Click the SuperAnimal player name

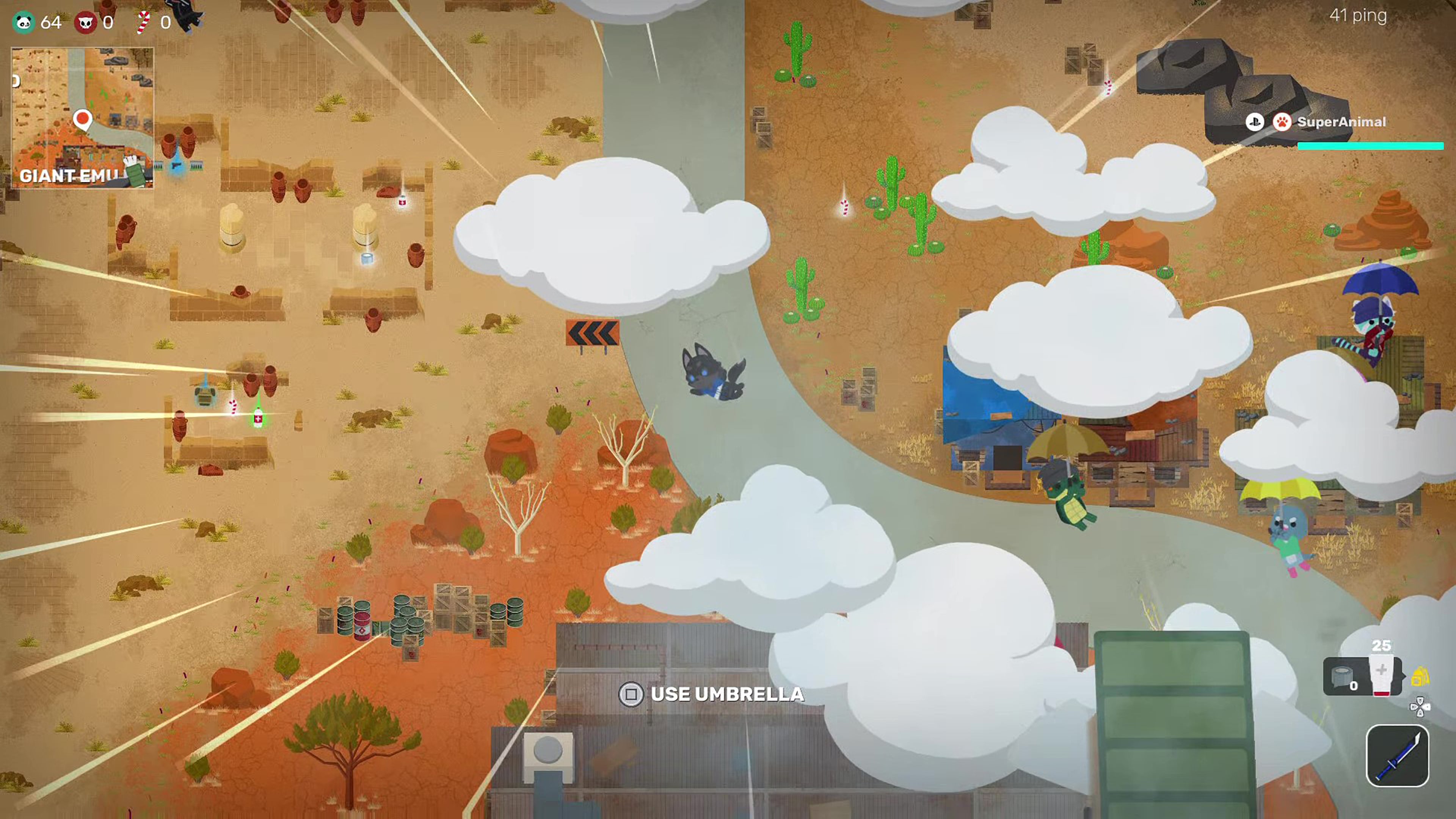(1341, 122)
